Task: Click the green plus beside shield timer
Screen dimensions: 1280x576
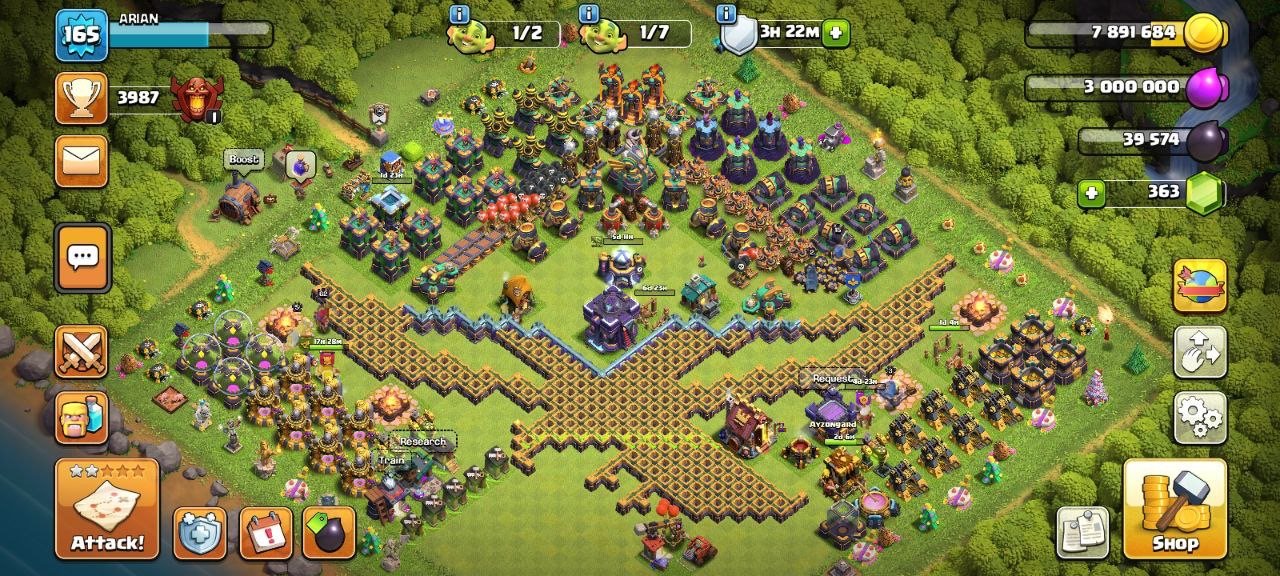Action: pyautogui.click(x=836, y=33)
